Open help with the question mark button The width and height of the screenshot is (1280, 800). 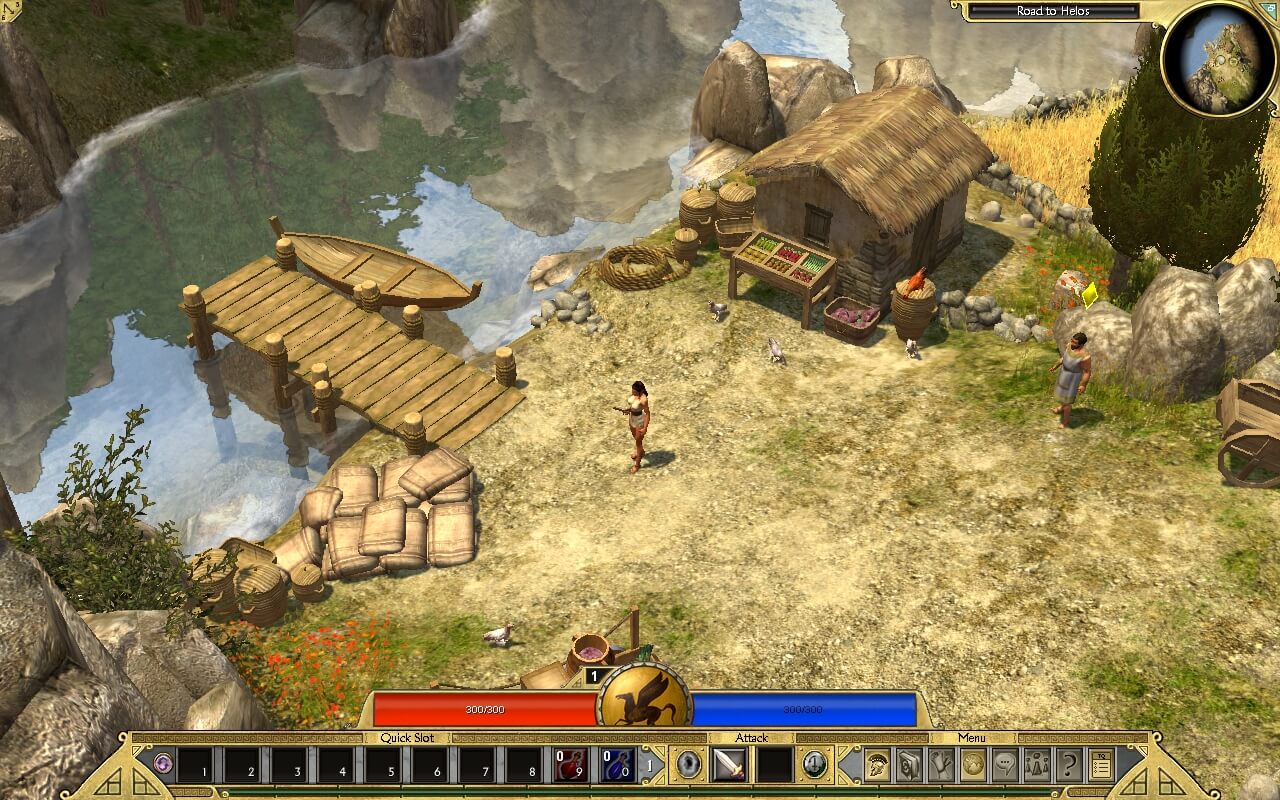pos(1069,765)
